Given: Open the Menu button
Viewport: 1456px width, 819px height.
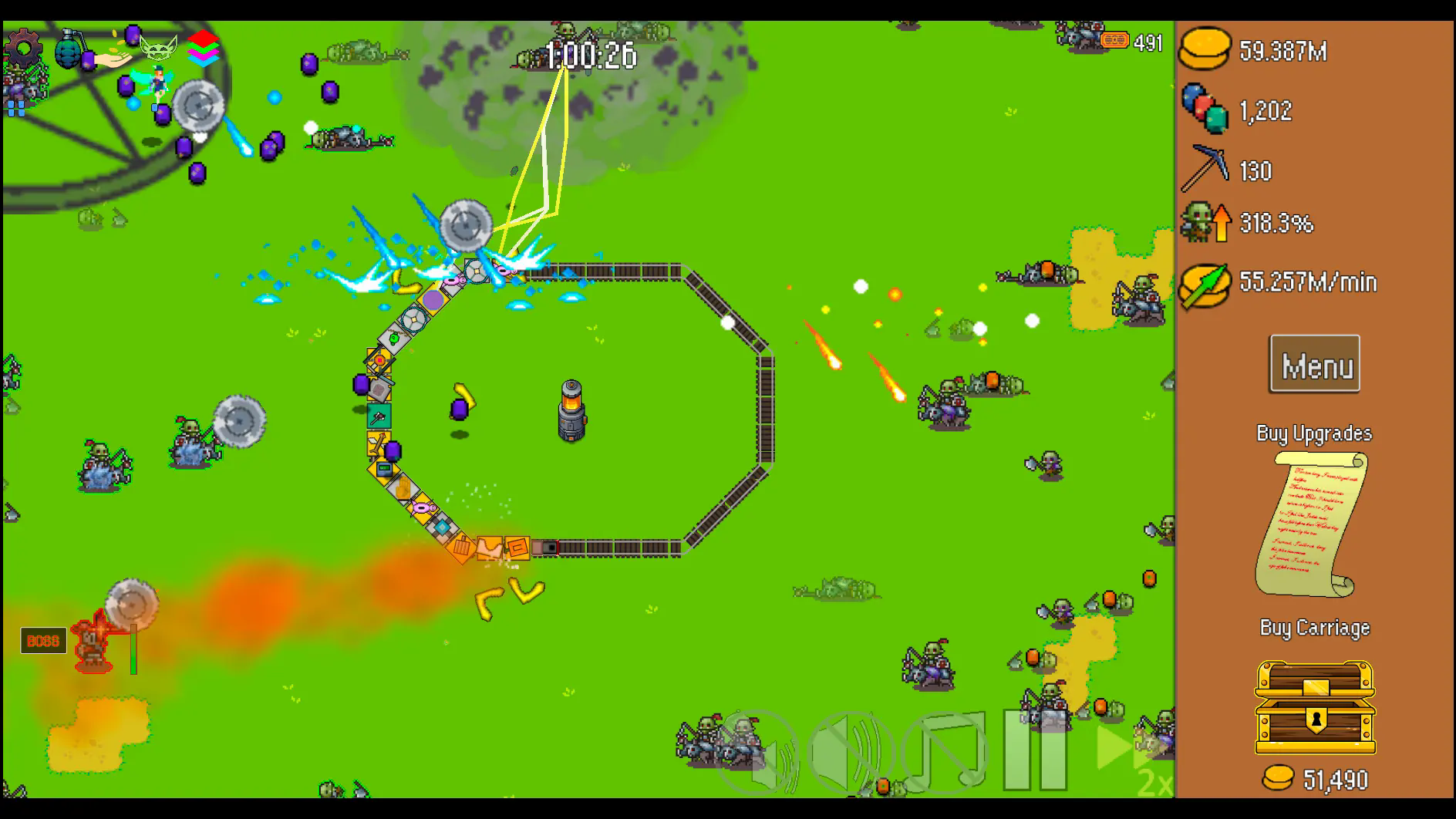Looking at the screenshot, I should [1314, 364].
